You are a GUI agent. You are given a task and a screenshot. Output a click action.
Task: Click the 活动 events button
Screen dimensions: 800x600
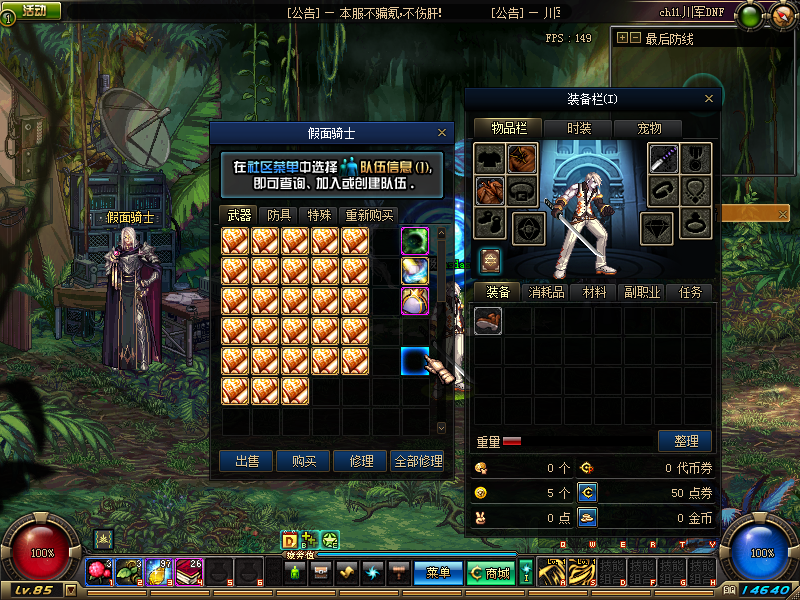point(32,10)
